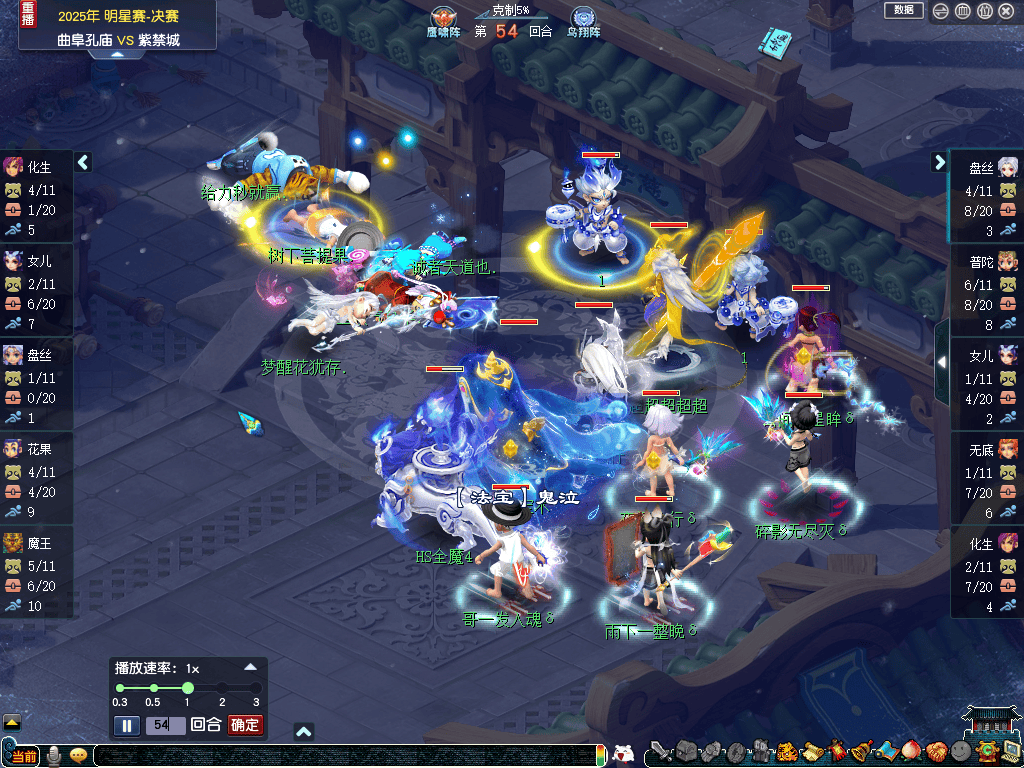Open the tiger head icon in toolbar
The height and width of the screenshot is (768, 1024).
(x=786, y=751)
